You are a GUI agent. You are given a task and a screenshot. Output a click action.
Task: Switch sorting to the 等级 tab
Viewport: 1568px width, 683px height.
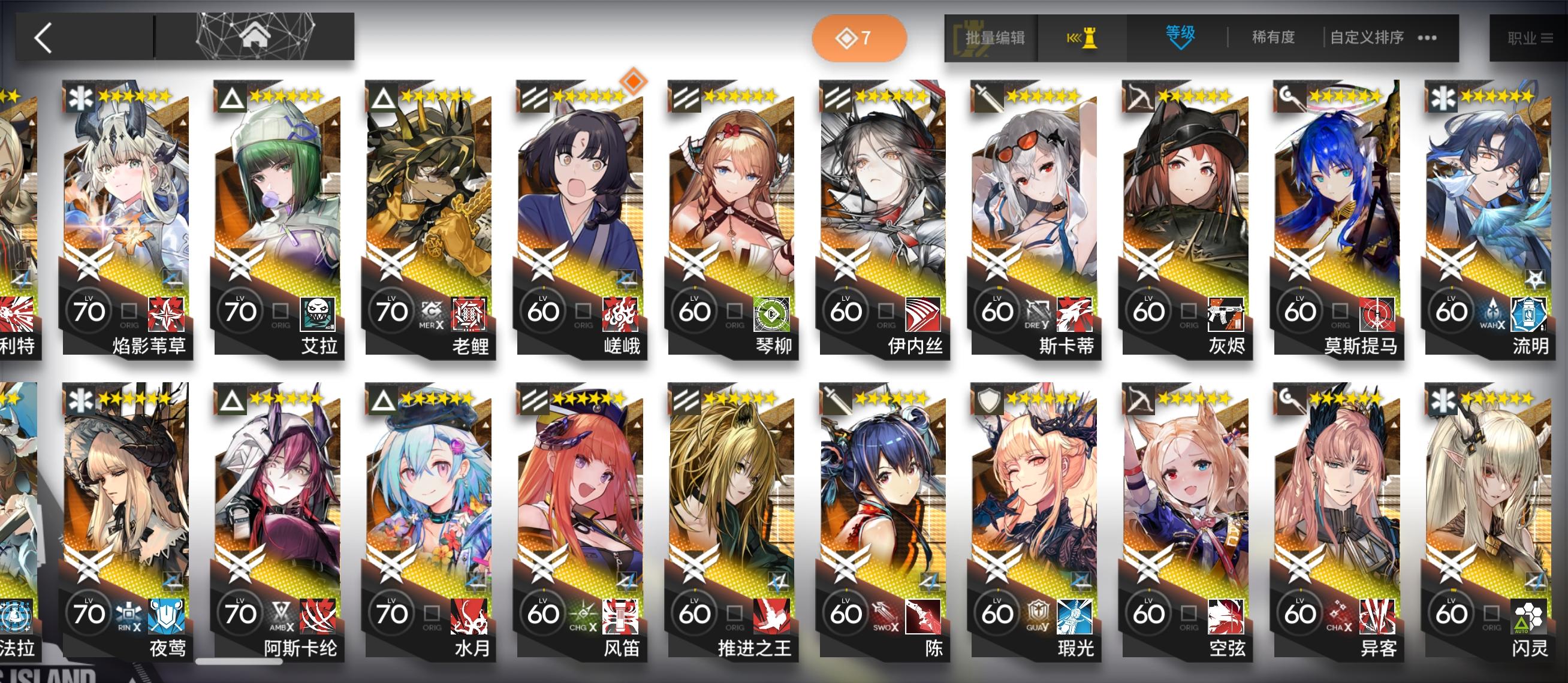(1180, 37)
